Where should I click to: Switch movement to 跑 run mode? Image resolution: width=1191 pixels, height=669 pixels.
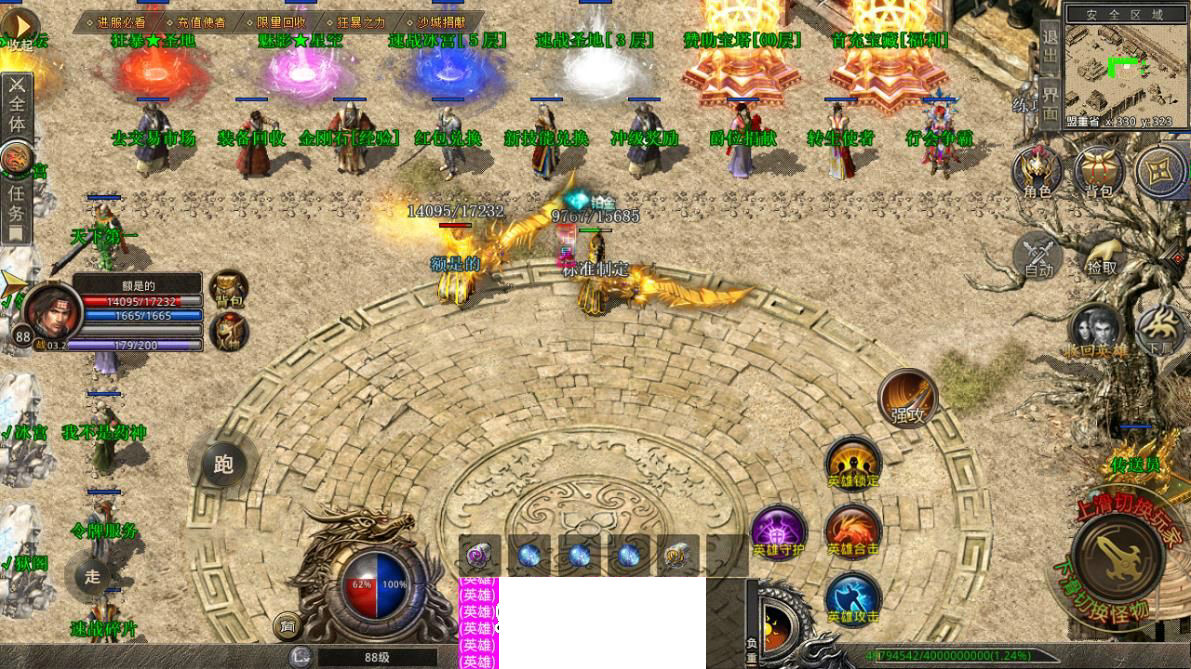pos(223,463)
